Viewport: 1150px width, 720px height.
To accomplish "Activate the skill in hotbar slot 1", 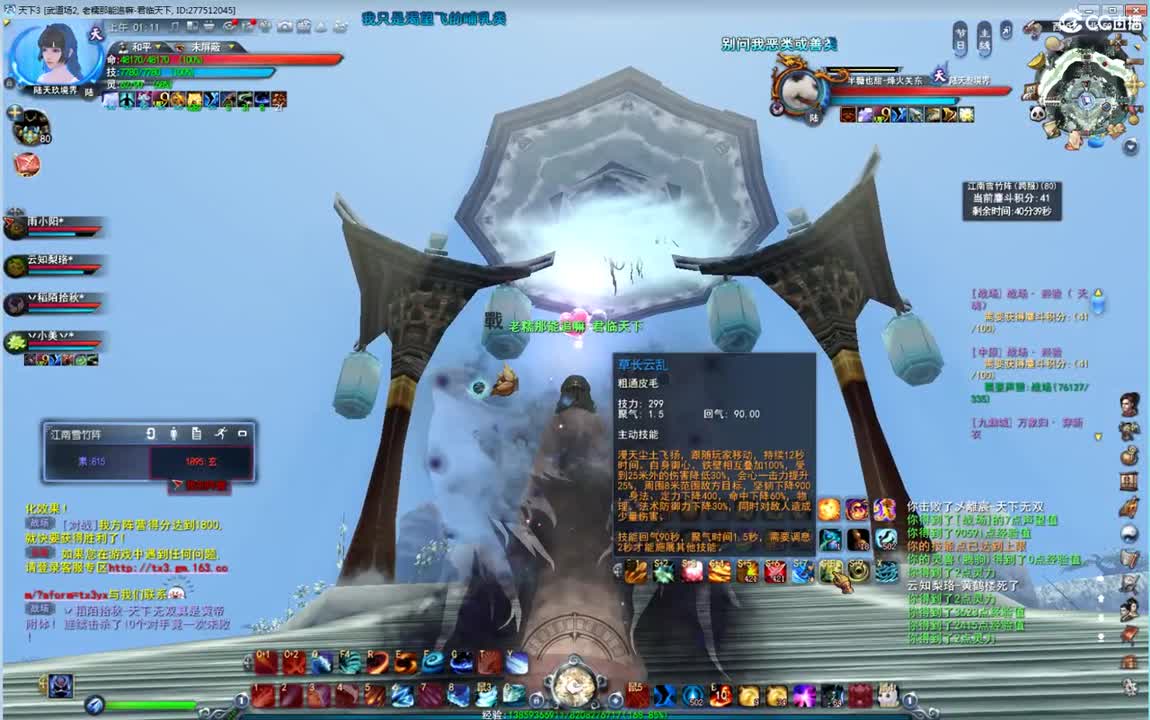I will click(264, 695).
